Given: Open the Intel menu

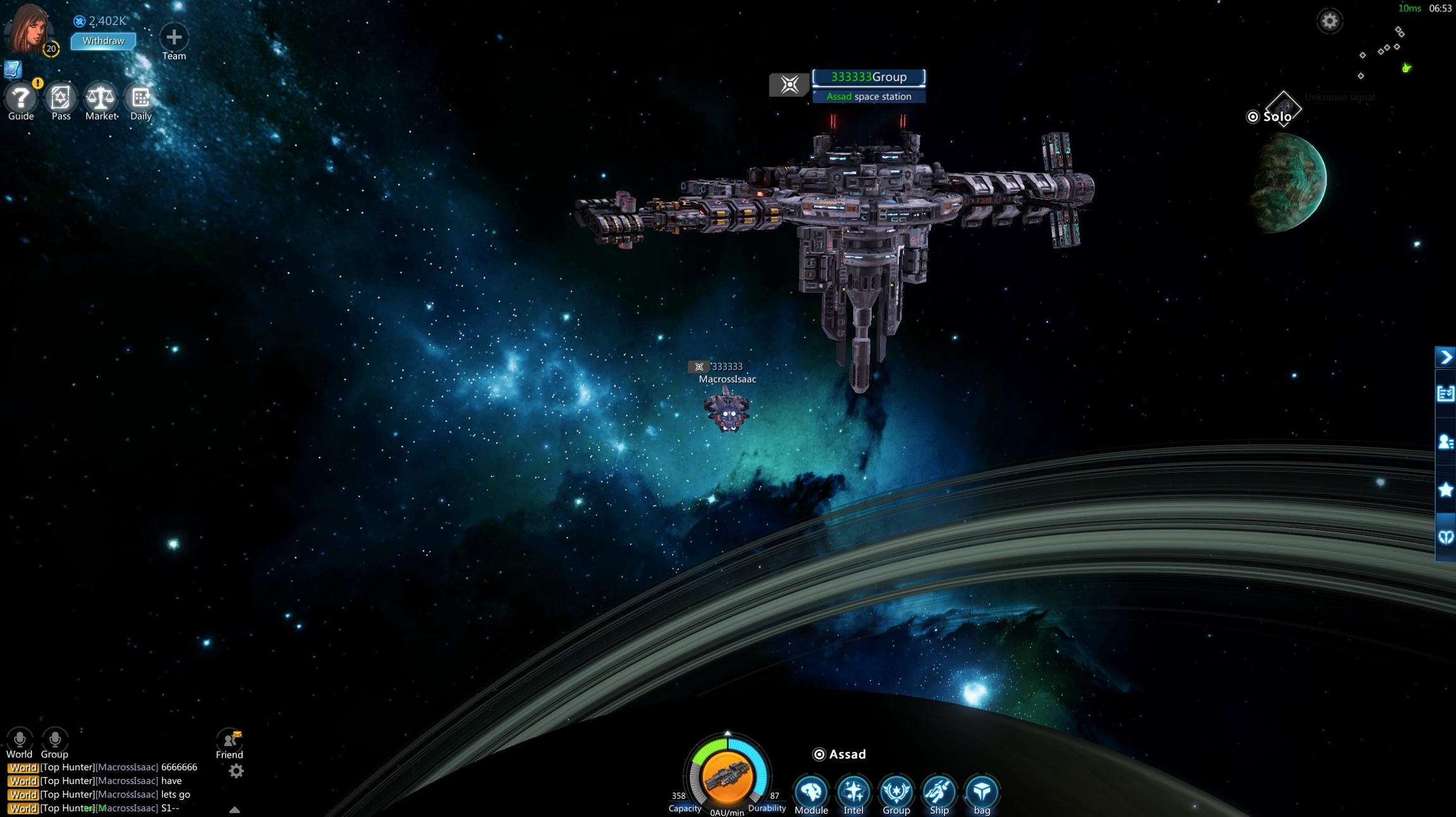Looking at the screenshot, I should [853, 792].
